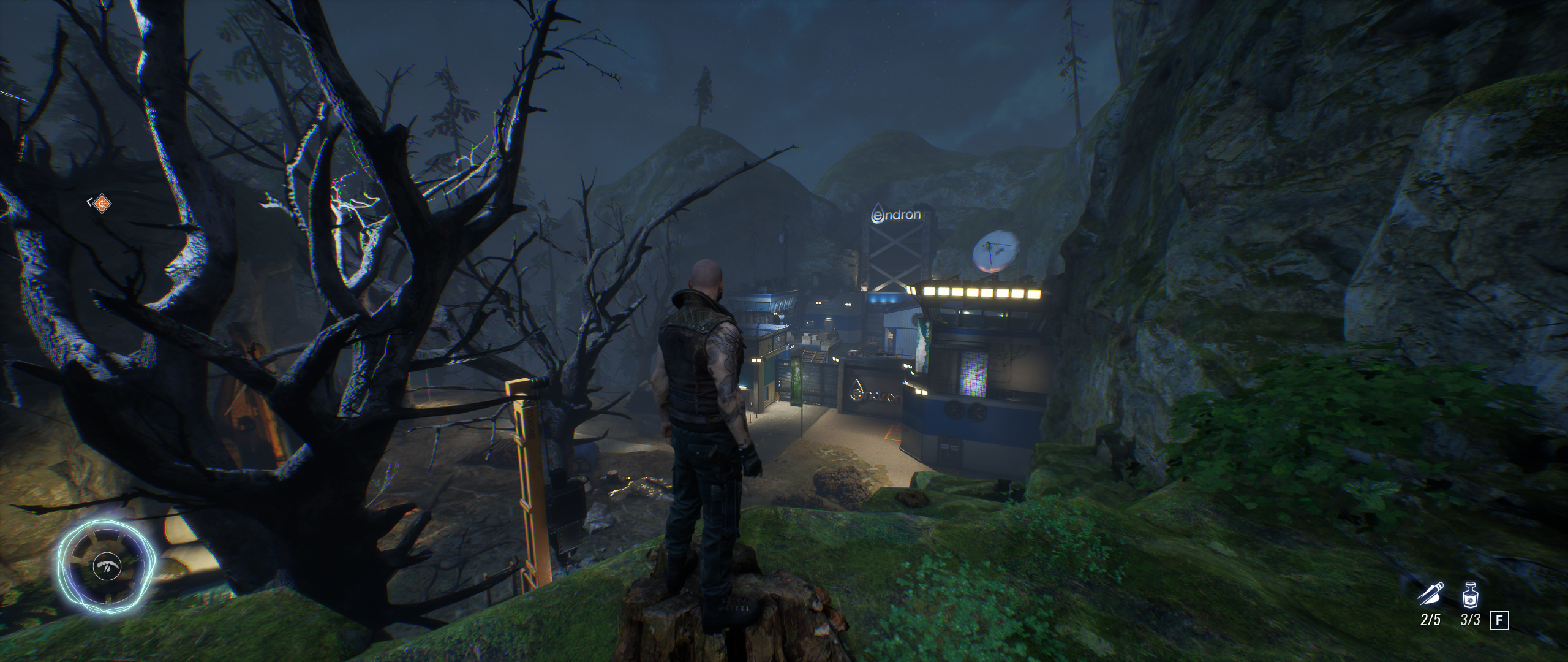Click the orange diamond objective marker
1568x662 pixels.
coord(102,202)
